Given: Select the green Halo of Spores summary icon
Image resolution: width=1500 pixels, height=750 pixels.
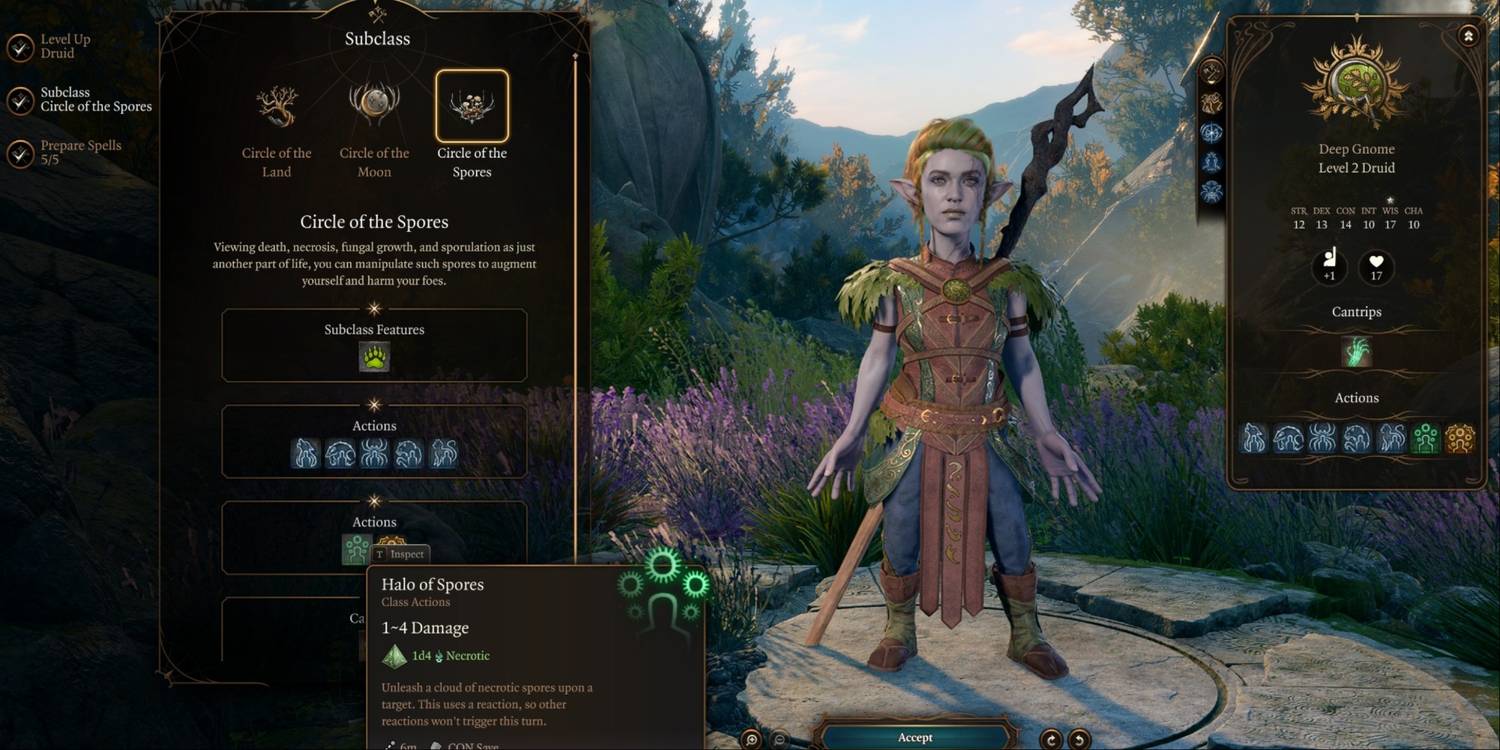Looking at the screenshot, I should click(x=1425, y=438).
